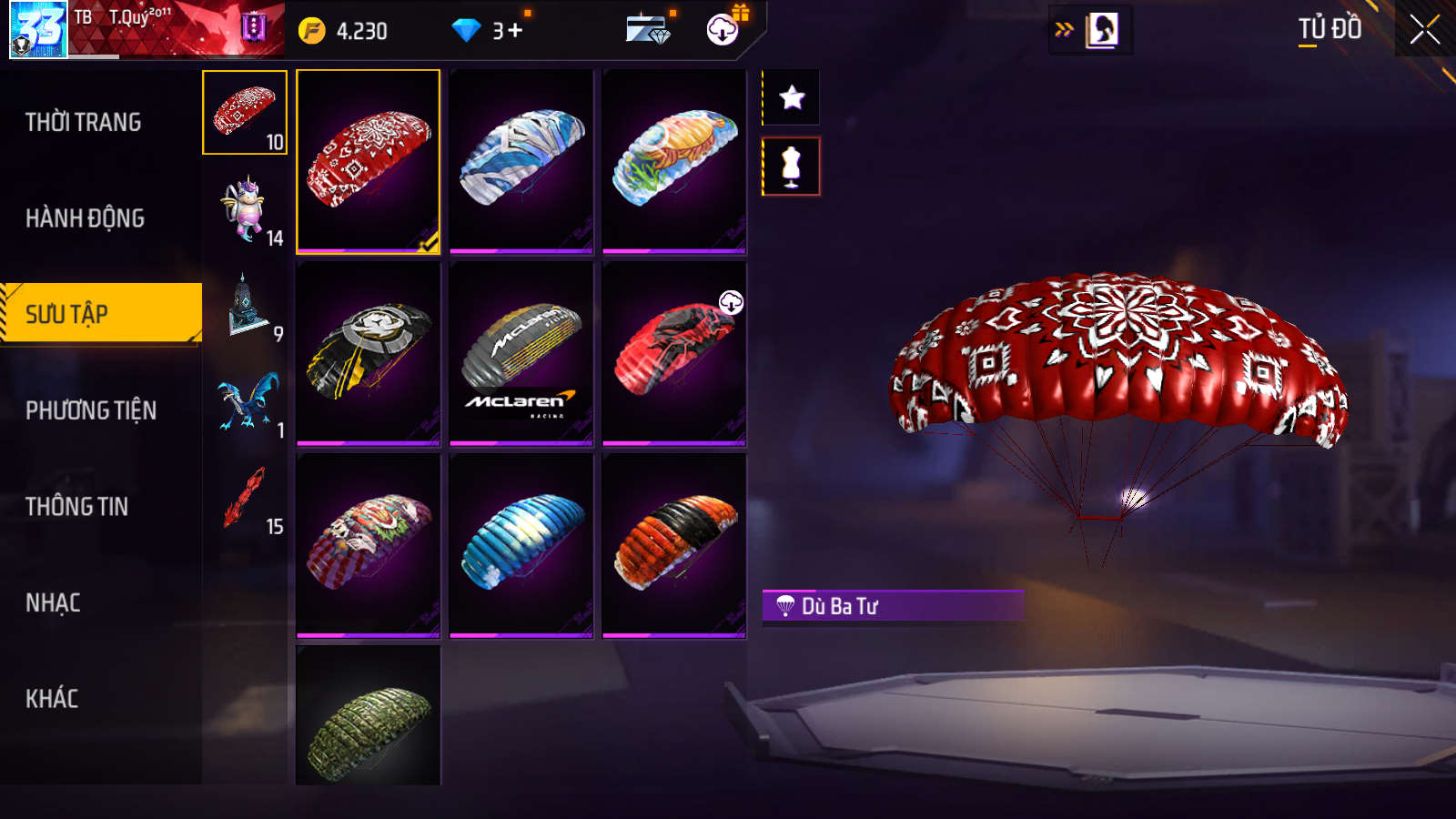1456x819 pixels.
Task: Select the blue and white striped parachute
Action: point(521,545)
